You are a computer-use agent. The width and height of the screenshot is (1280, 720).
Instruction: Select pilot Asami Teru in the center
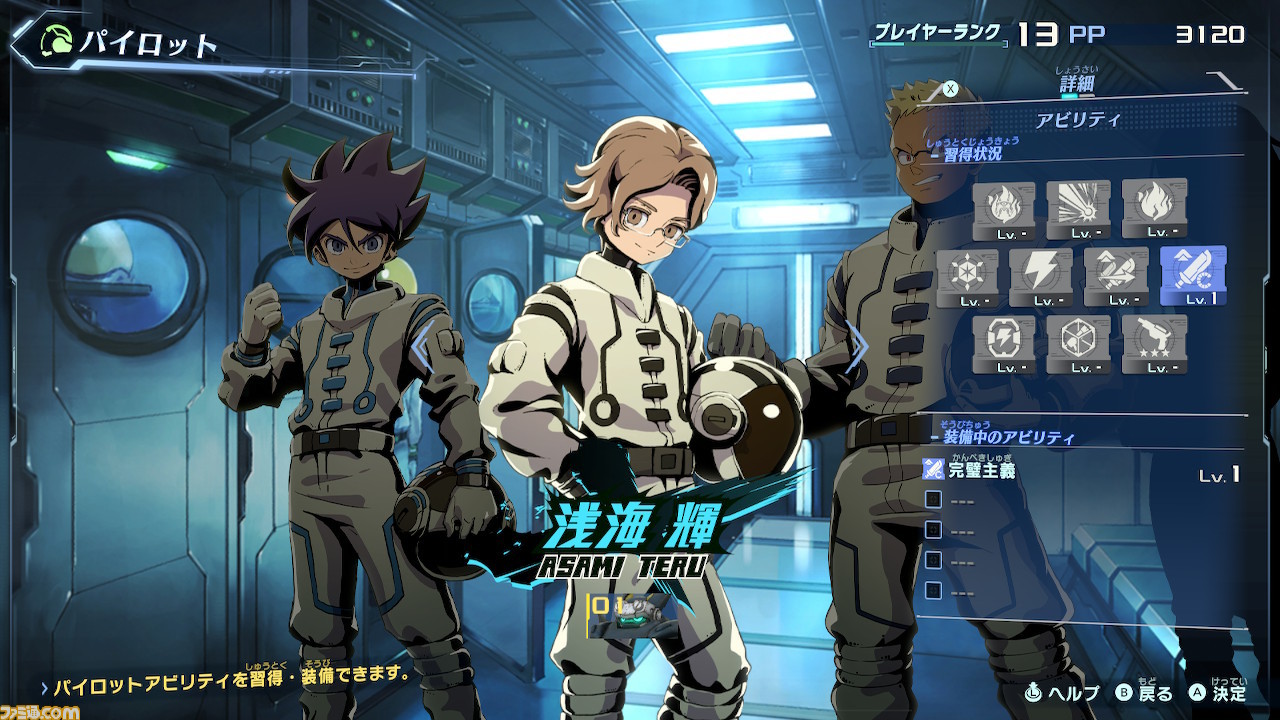coord(630,350)
